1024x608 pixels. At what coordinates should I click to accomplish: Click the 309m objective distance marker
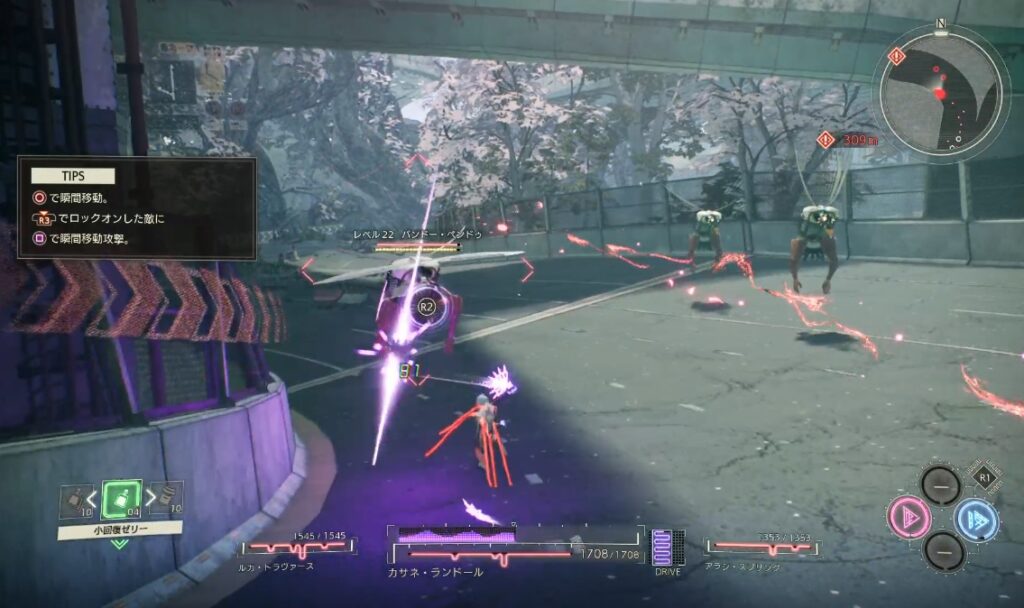[845, 141]
